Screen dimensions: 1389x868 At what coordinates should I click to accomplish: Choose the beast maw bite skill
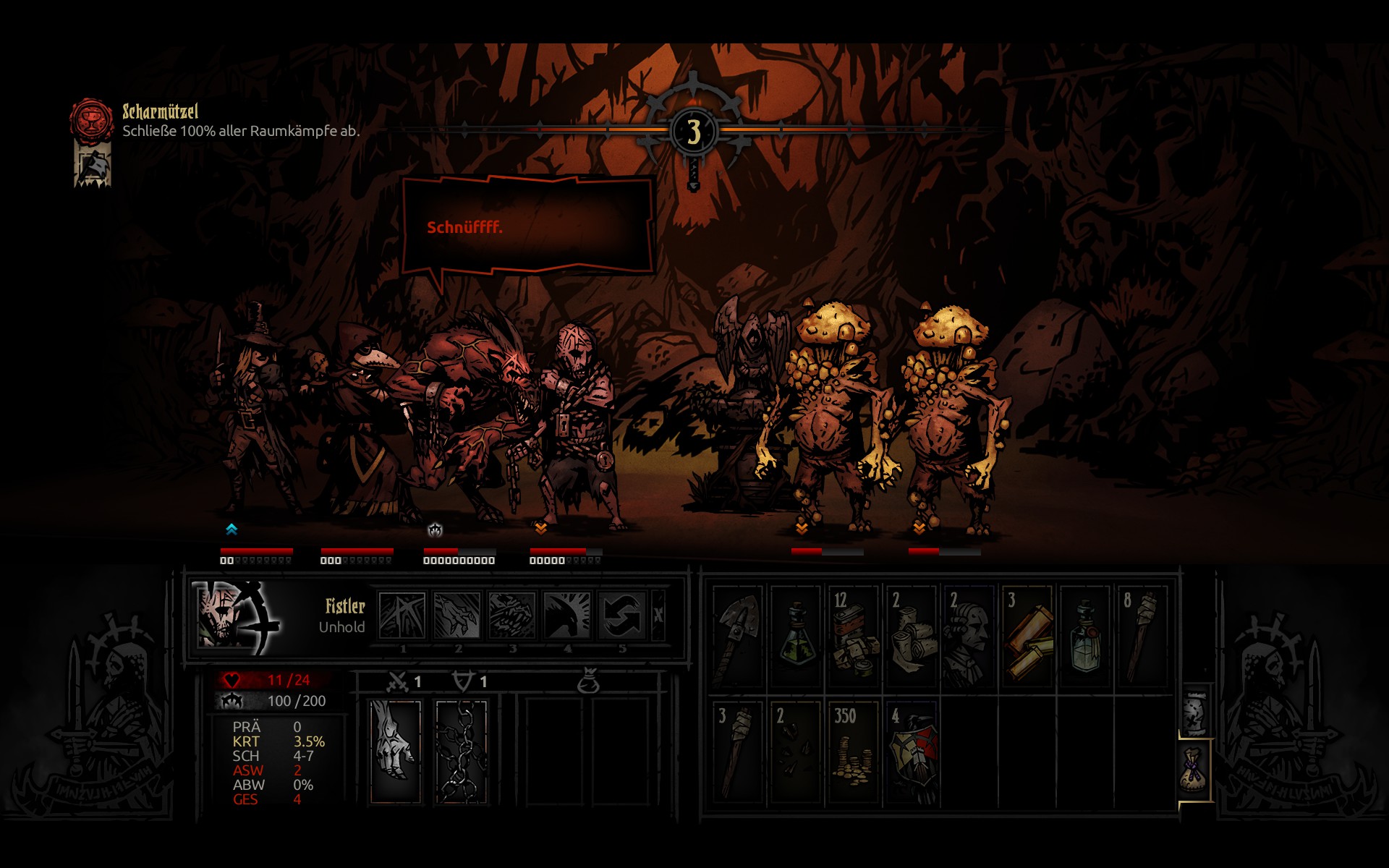point(512,616)
